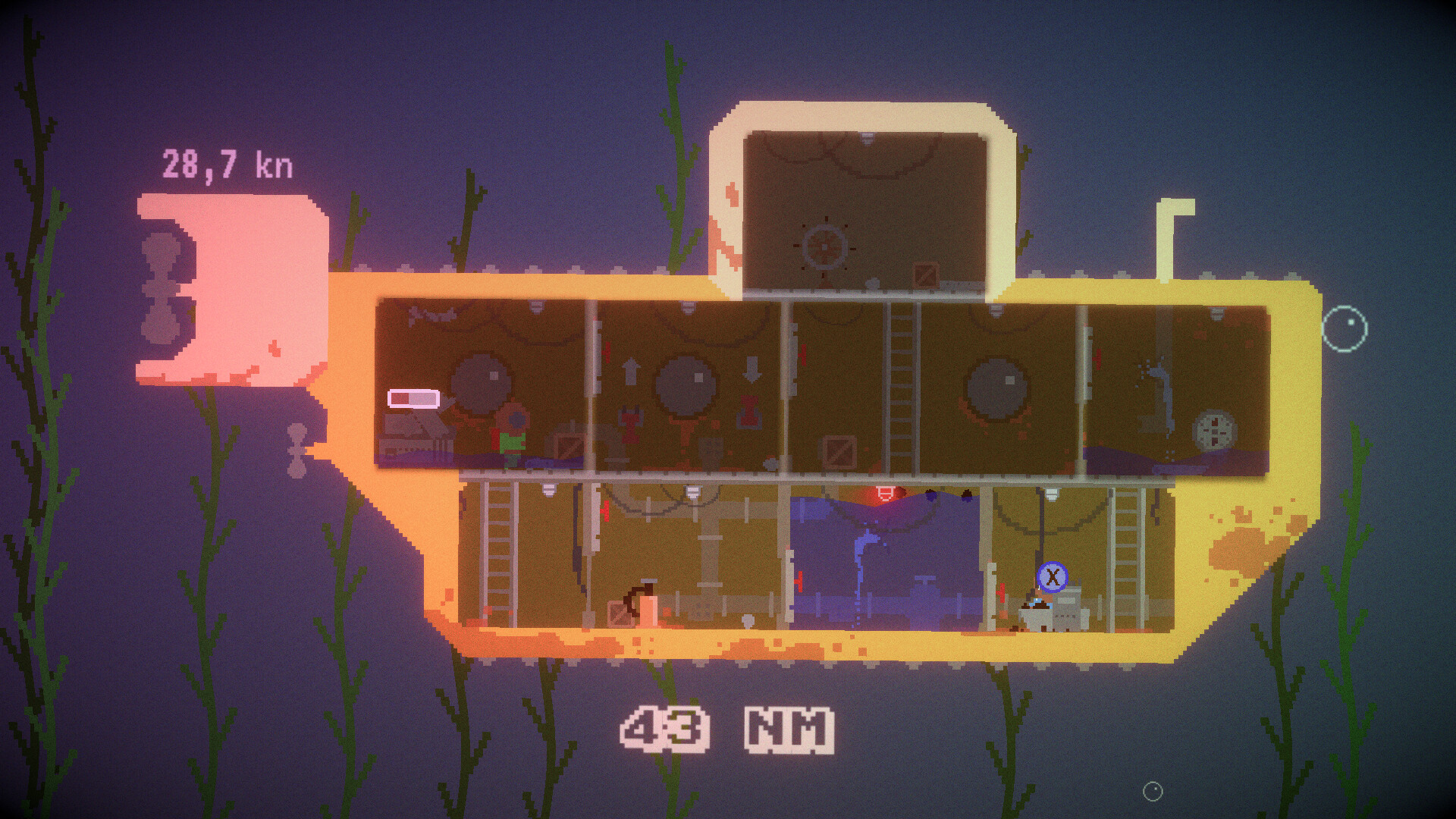The image size is (1456, 819).
Task: Click the up arrow indicator in the middle compartment
Action: coord(631,371)
